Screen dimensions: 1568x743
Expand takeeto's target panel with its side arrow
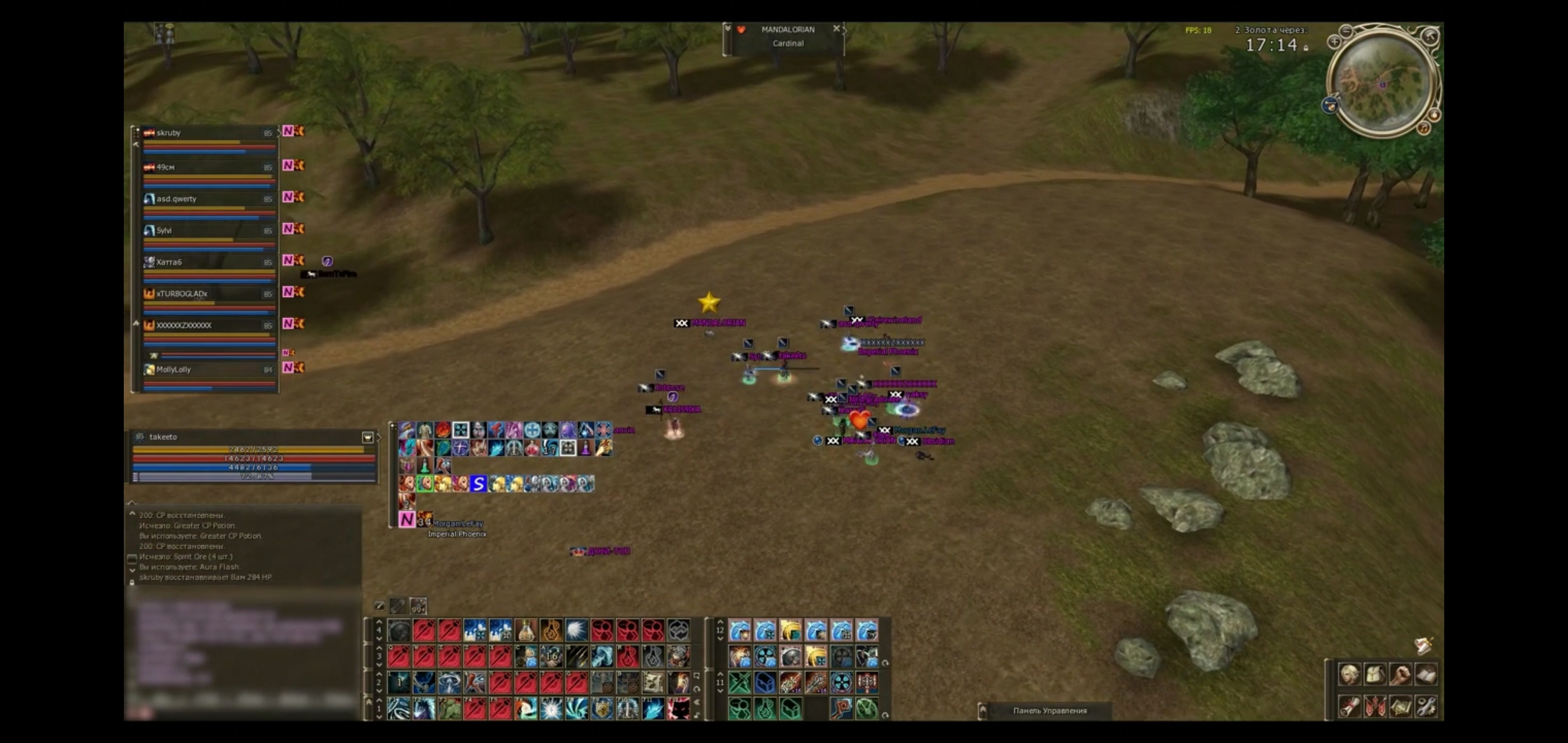pos(380,438)
